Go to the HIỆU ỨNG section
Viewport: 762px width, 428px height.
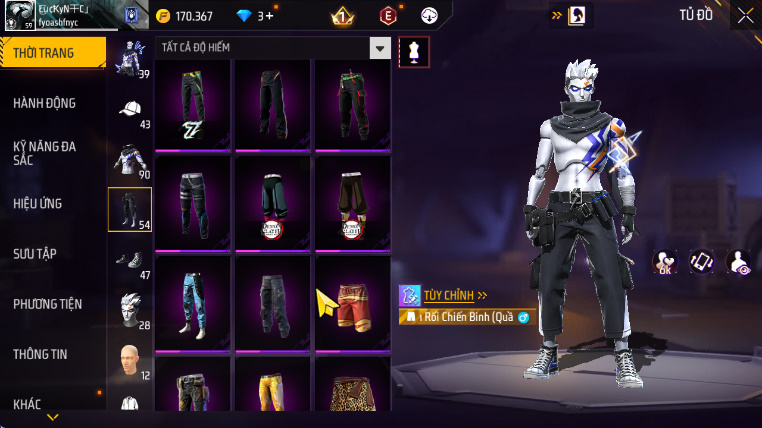pos(38,204)
